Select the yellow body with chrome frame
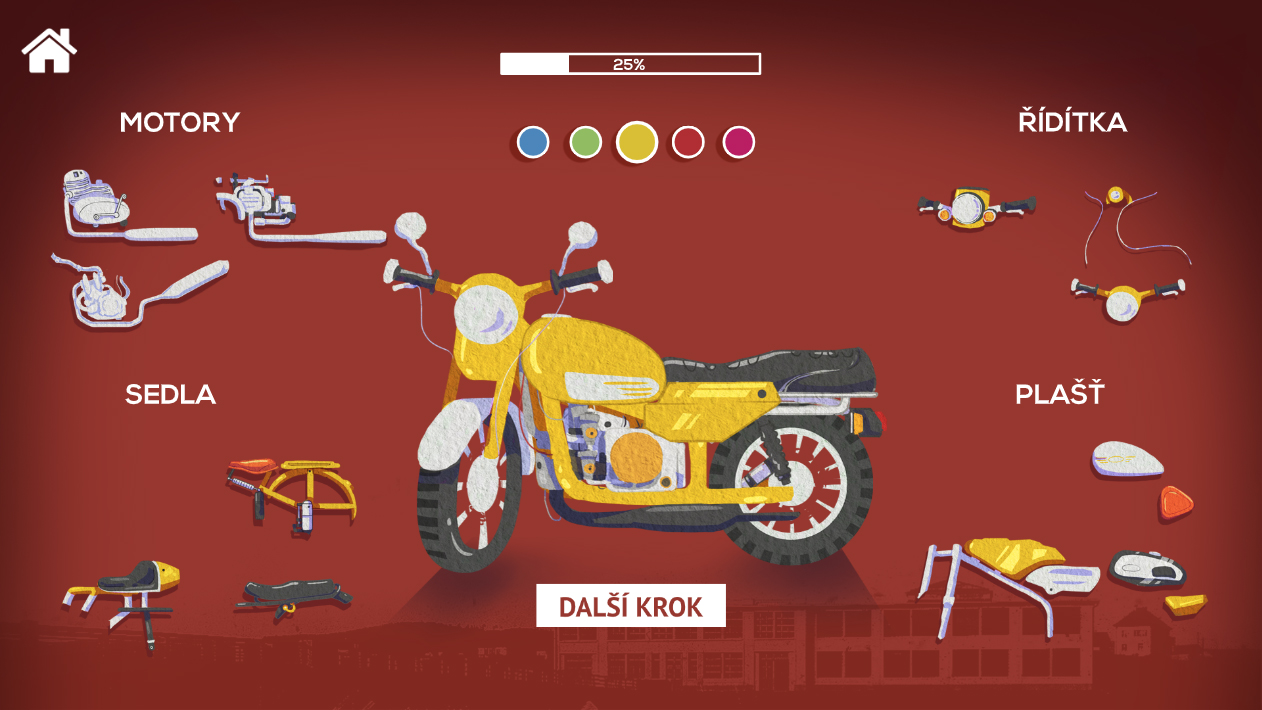This screenshot has width=1262, height=710. (1010, 577)
